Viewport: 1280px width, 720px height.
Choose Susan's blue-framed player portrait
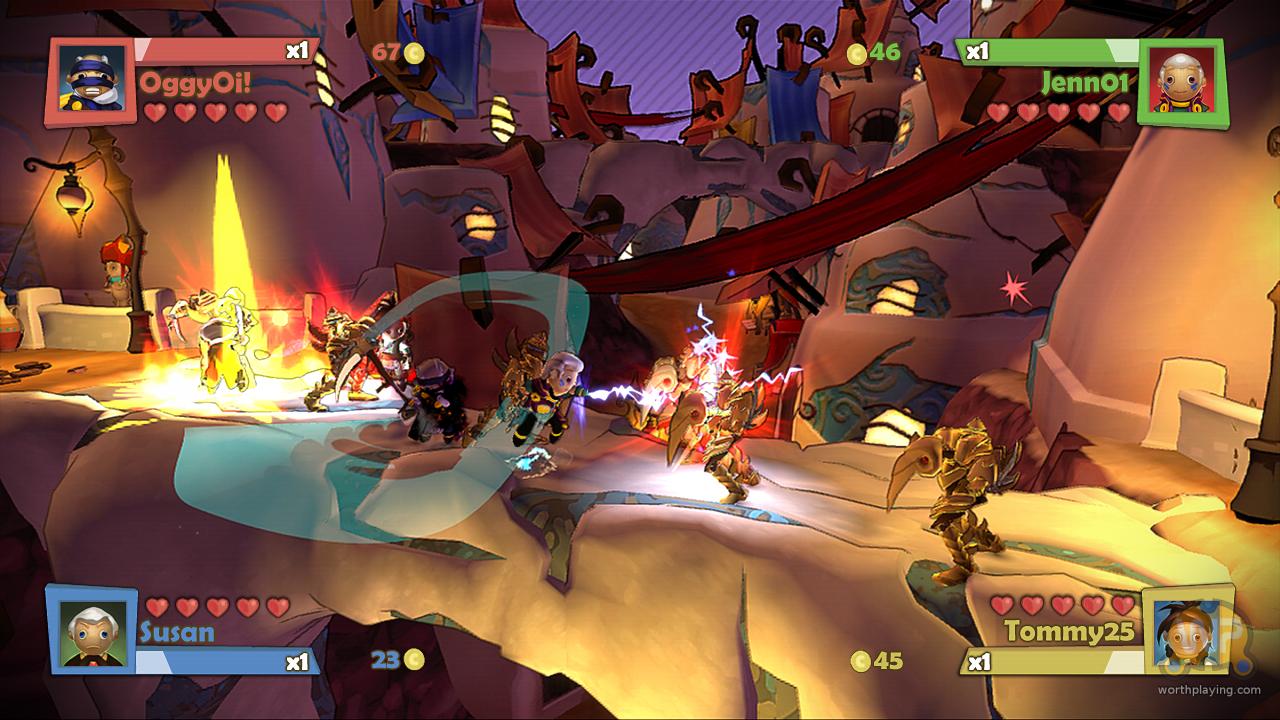pos(91,631)
